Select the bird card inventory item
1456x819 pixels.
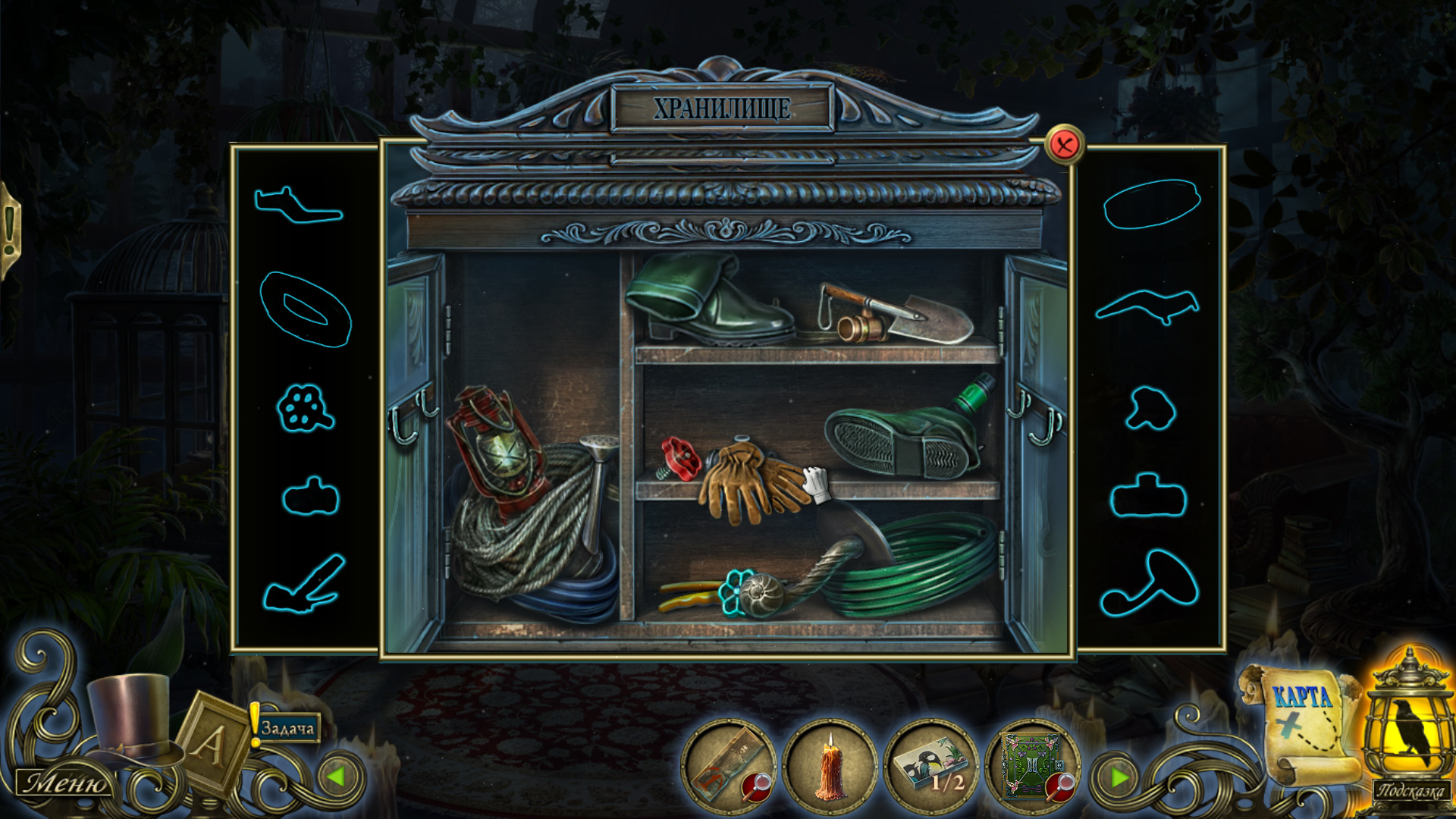[931, 766]
